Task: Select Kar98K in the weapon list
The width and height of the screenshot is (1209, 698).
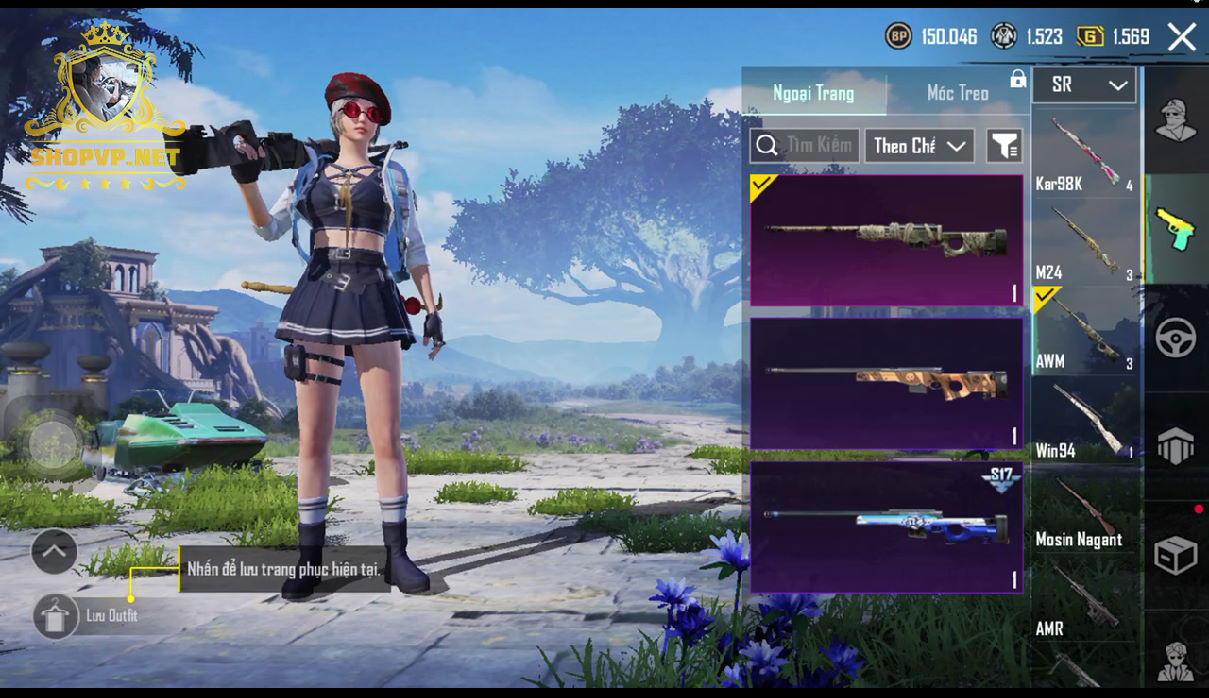Action: pos(1084,155)
